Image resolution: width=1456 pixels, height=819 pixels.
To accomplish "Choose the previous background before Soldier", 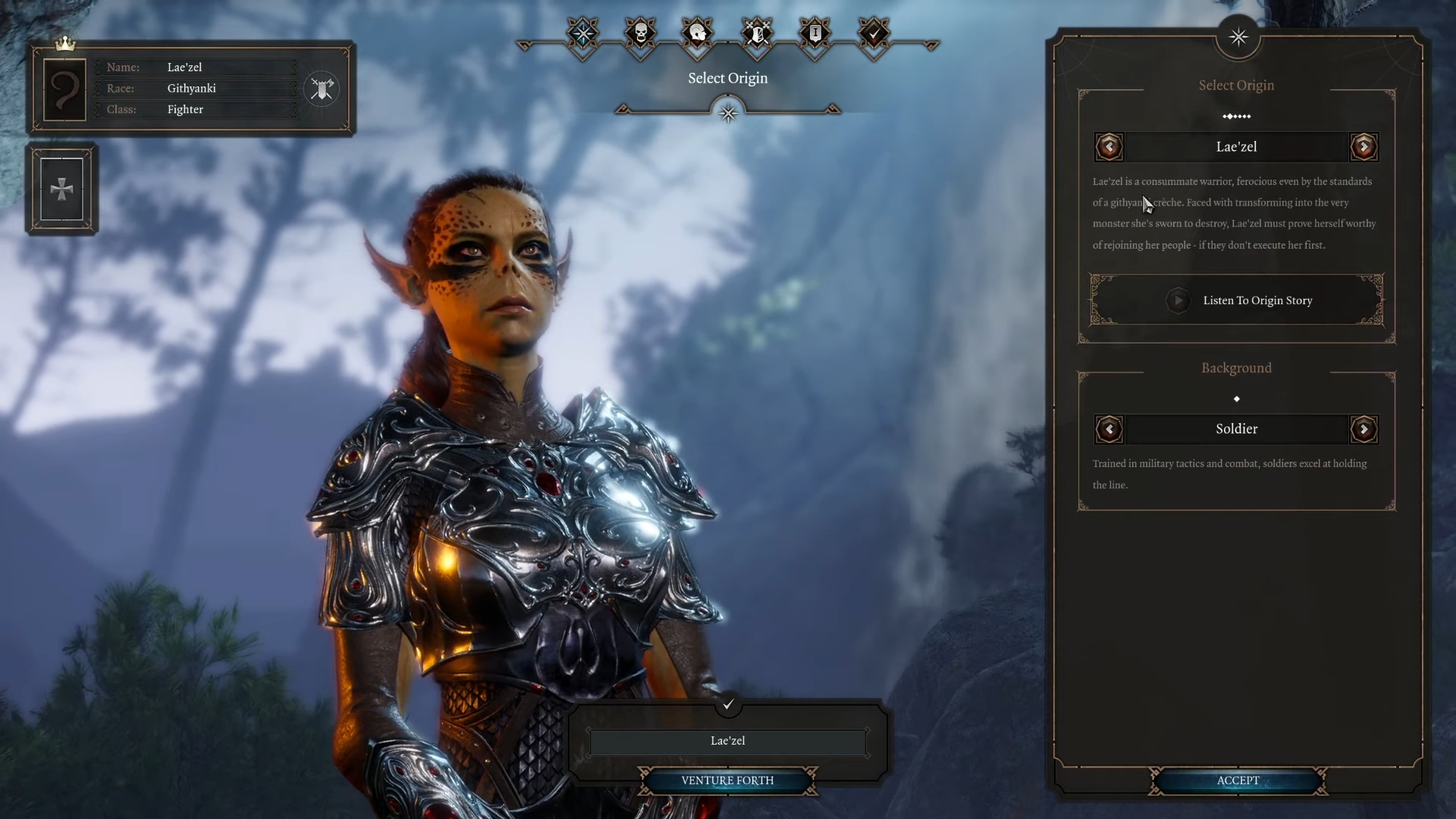I will pyautogui.click(x=1109, y=430).
